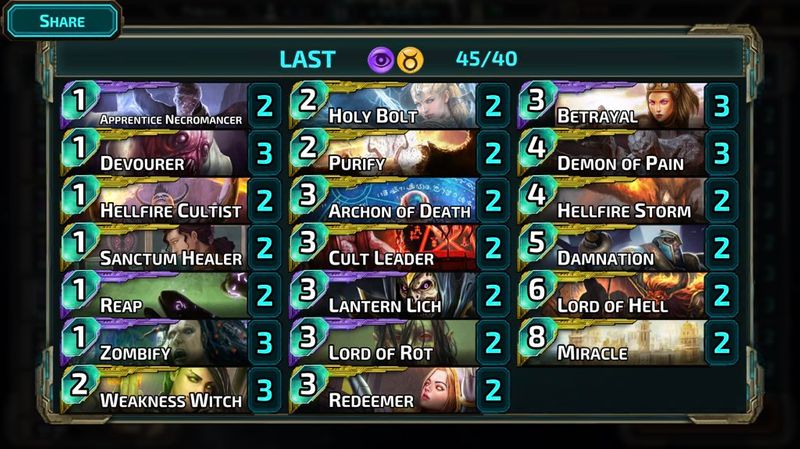The image size is (800, 449).
Task: Choose the Weakness Witch card
Action: click(160, 391)
